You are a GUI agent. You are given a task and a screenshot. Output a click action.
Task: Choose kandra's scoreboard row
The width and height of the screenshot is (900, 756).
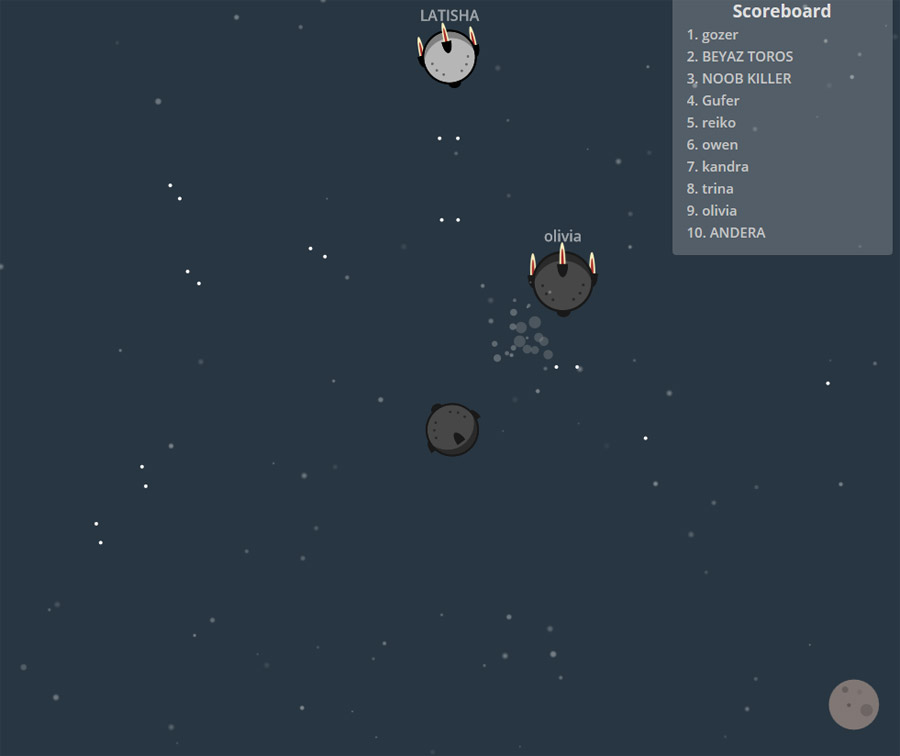[717, 167]
